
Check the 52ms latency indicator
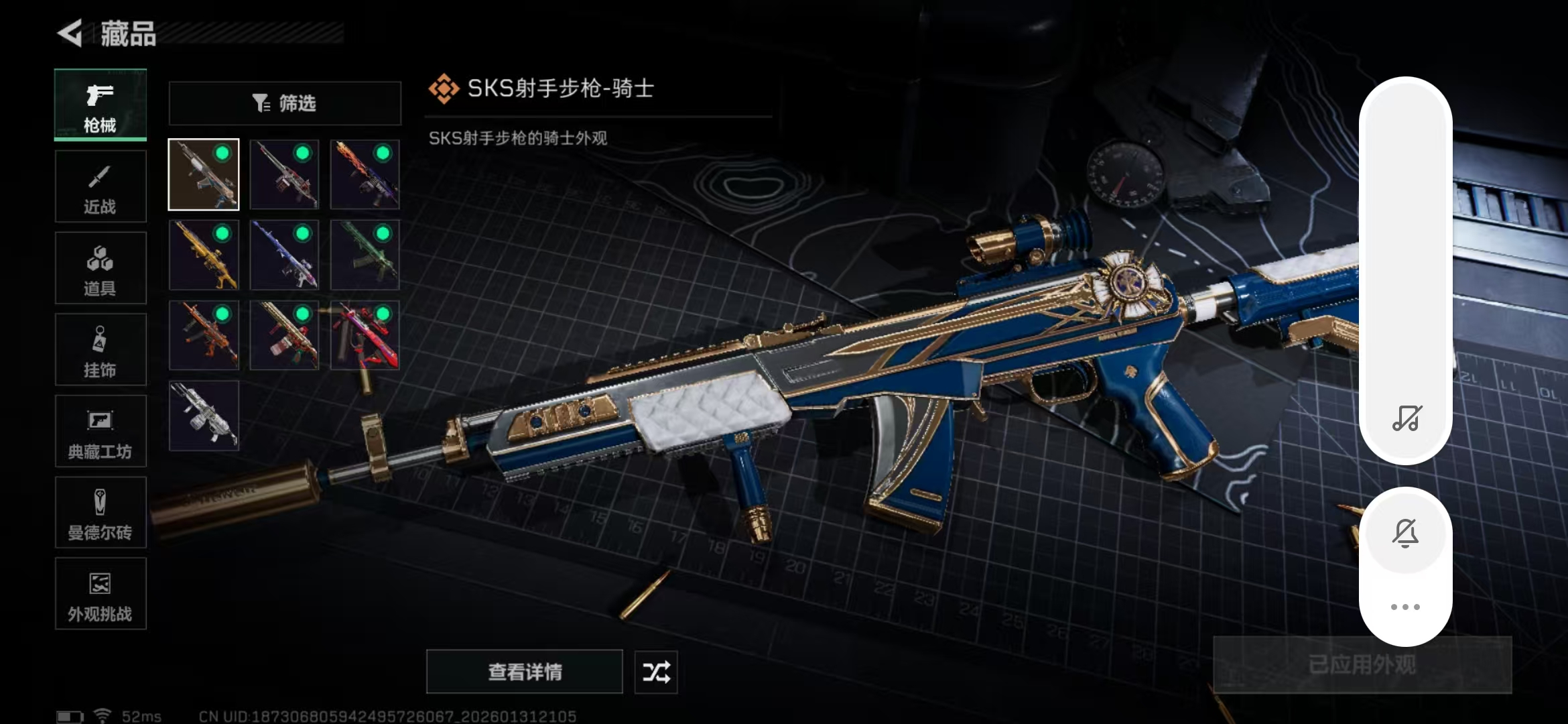[141, 715]
